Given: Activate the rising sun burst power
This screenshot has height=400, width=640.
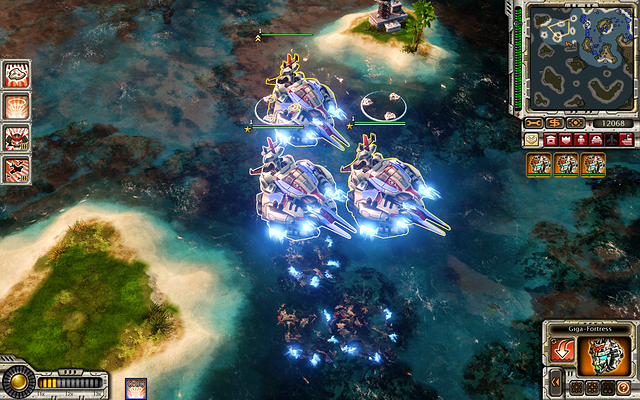Looking at the screenshot, I should pyautogui.click(x=16, y=105).
